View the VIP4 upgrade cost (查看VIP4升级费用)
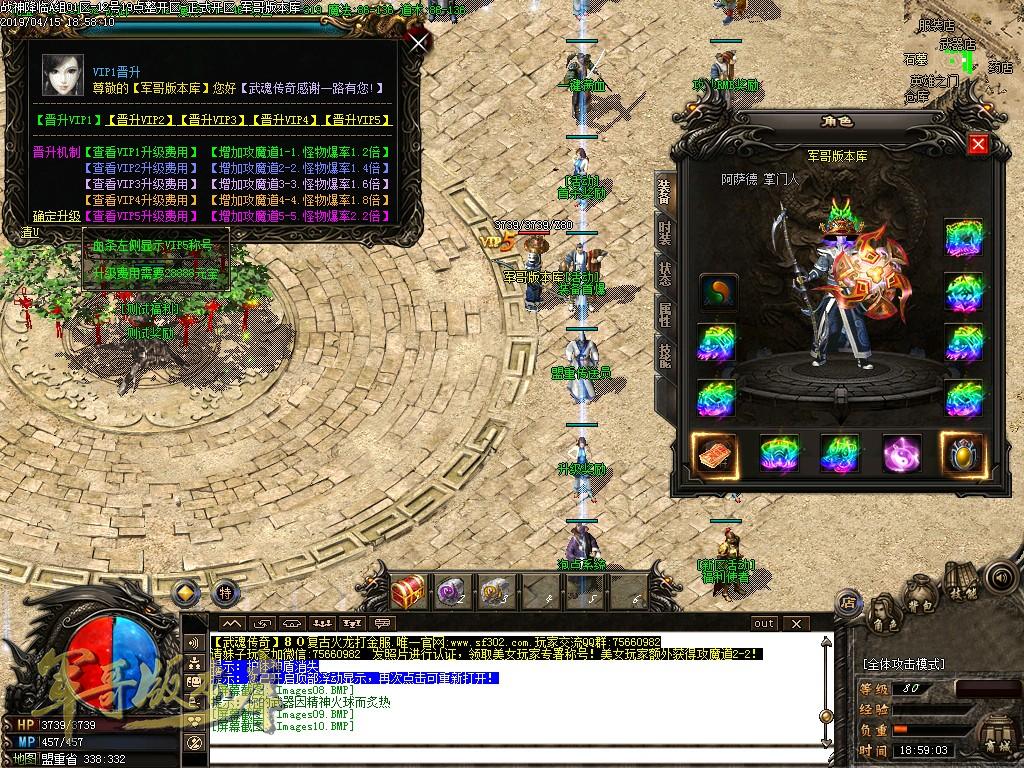 pyautogui.click(x=140, y=200)
